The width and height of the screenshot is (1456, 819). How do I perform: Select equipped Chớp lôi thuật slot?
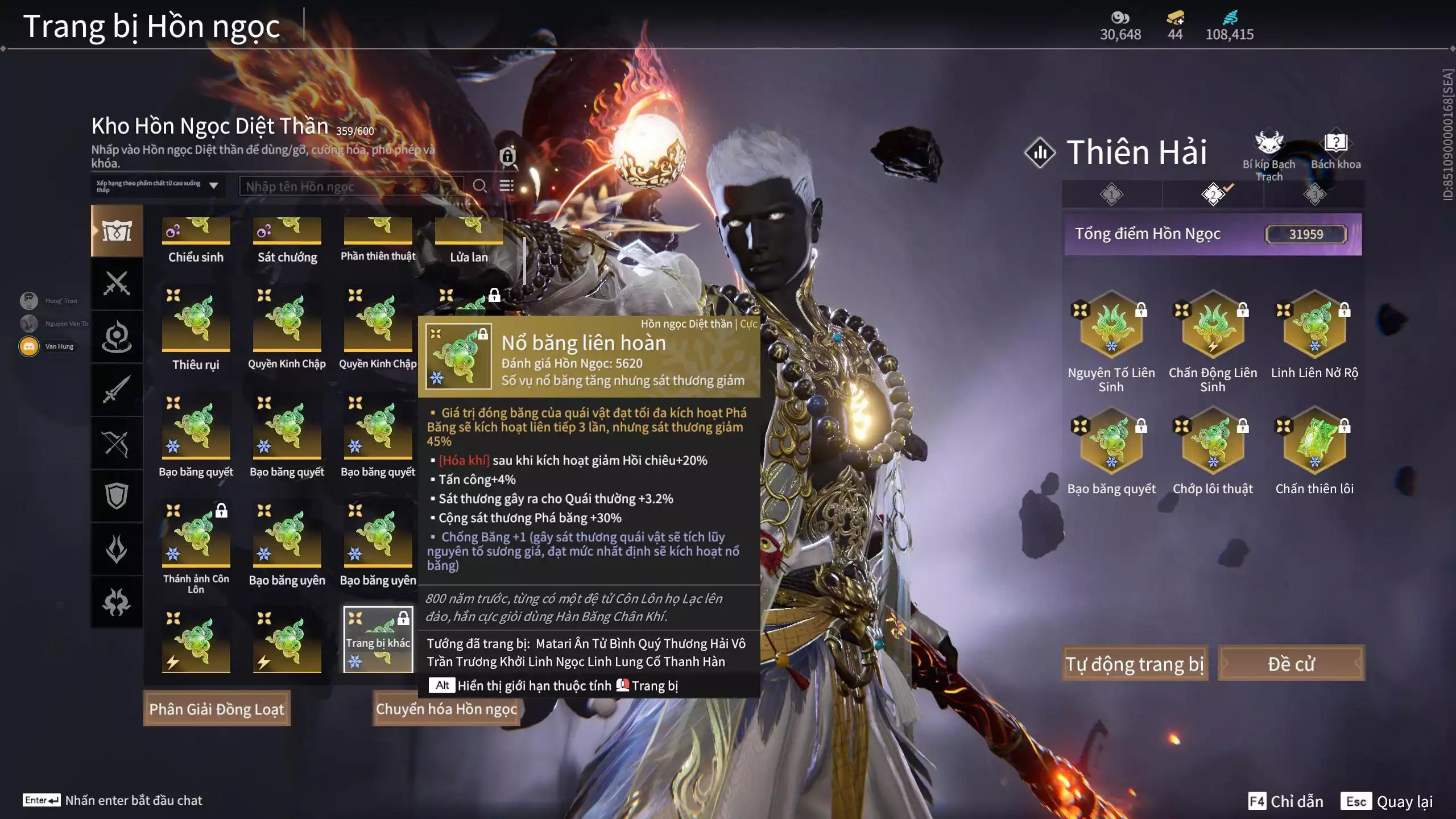click(x=1213, y=441)
